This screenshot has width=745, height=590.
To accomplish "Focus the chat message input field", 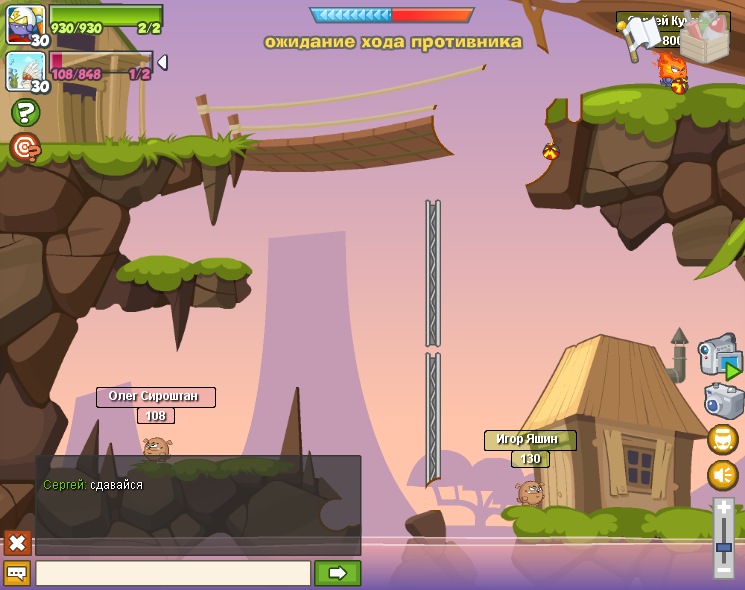I will pyautogui.click(x=173, y=573).
